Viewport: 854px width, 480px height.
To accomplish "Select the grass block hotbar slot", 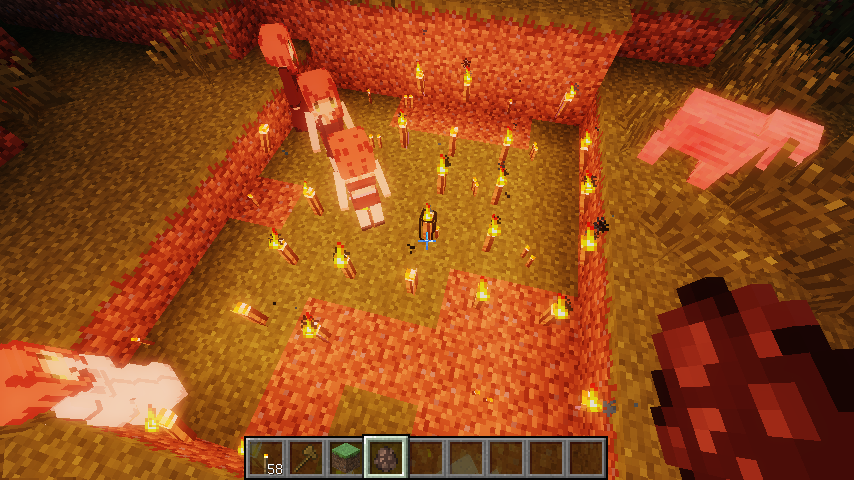I will click(345, 458).
